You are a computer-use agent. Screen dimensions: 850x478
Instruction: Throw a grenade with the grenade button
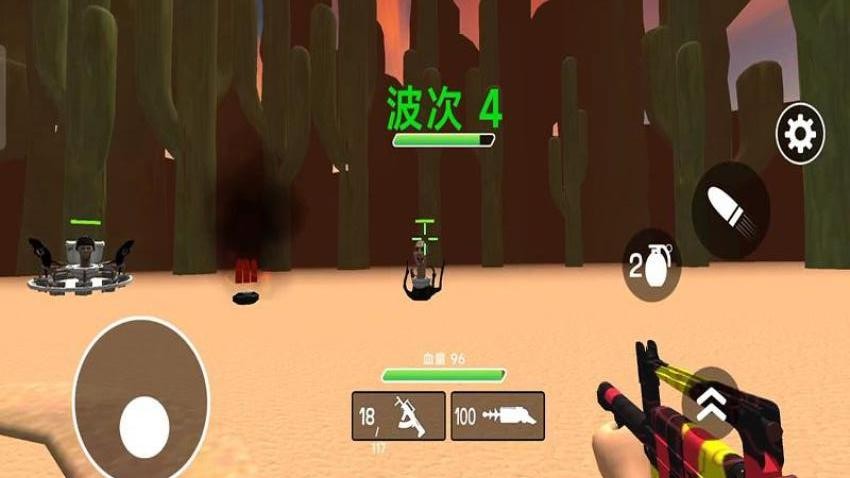pos(652,264)
